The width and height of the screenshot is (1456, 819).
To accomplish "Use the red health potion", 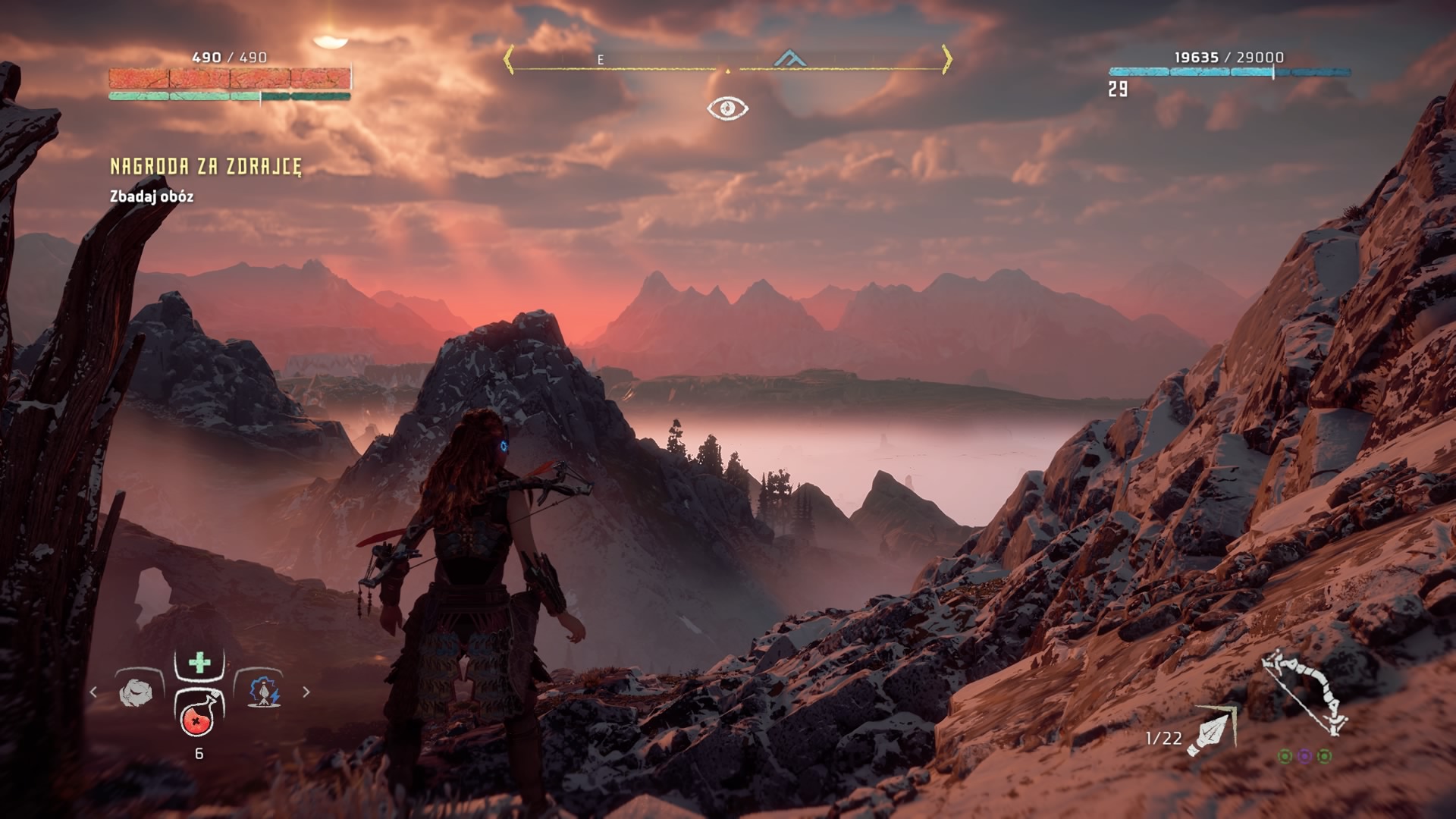I will 199,717.
